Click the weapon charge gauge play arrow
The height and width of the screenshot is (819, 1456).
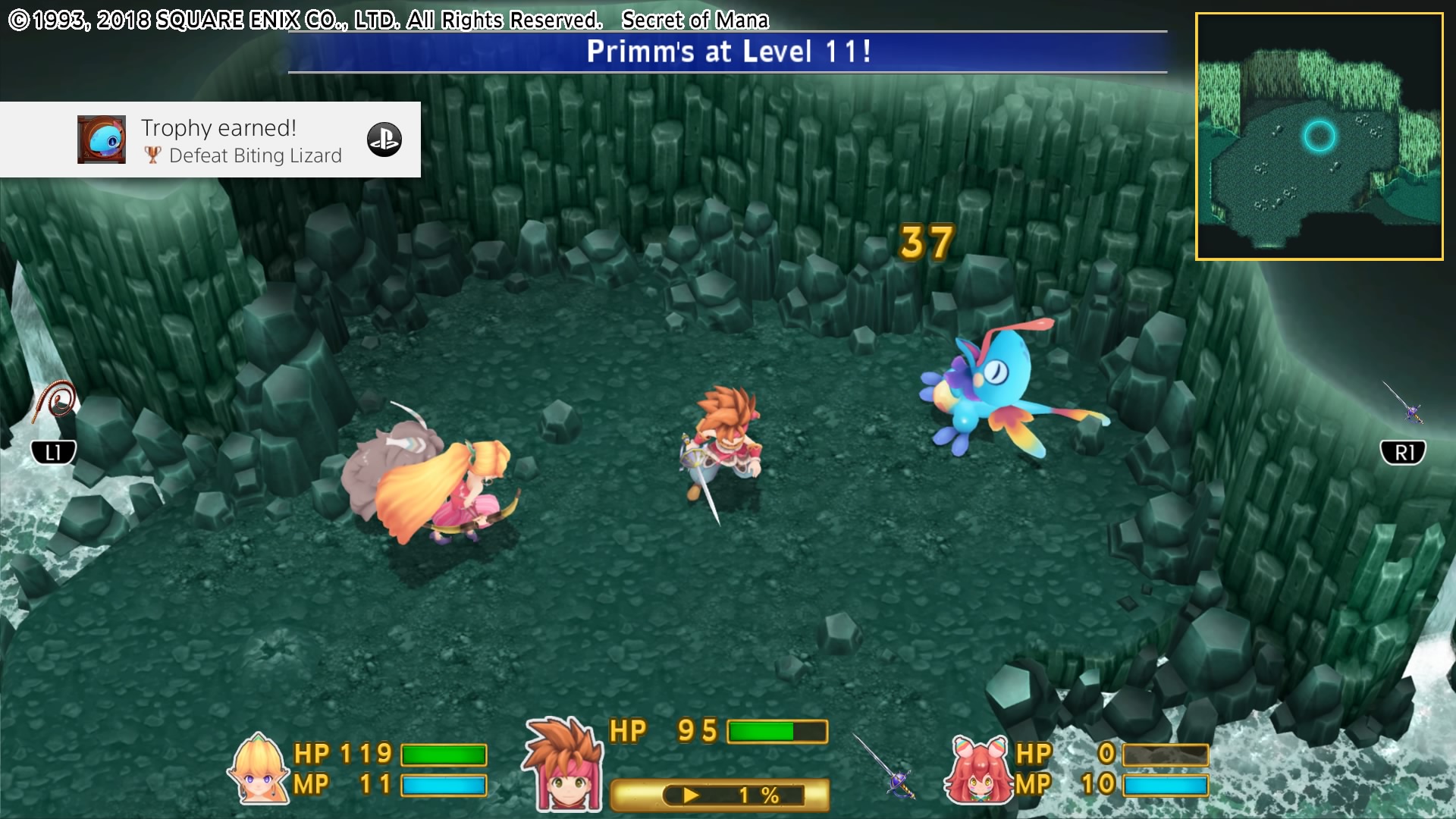[x=691, y=795]
